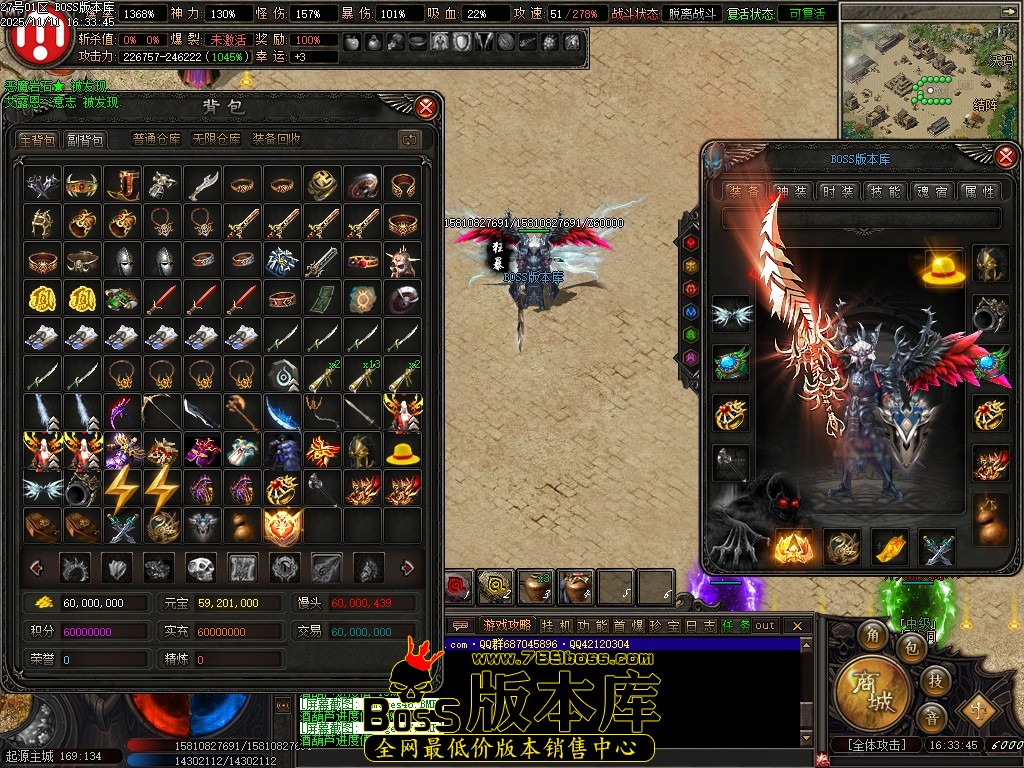This screenshot has width=1024, height=768.
Task: Open the 任务 quest menu
Action: point(736,626)
